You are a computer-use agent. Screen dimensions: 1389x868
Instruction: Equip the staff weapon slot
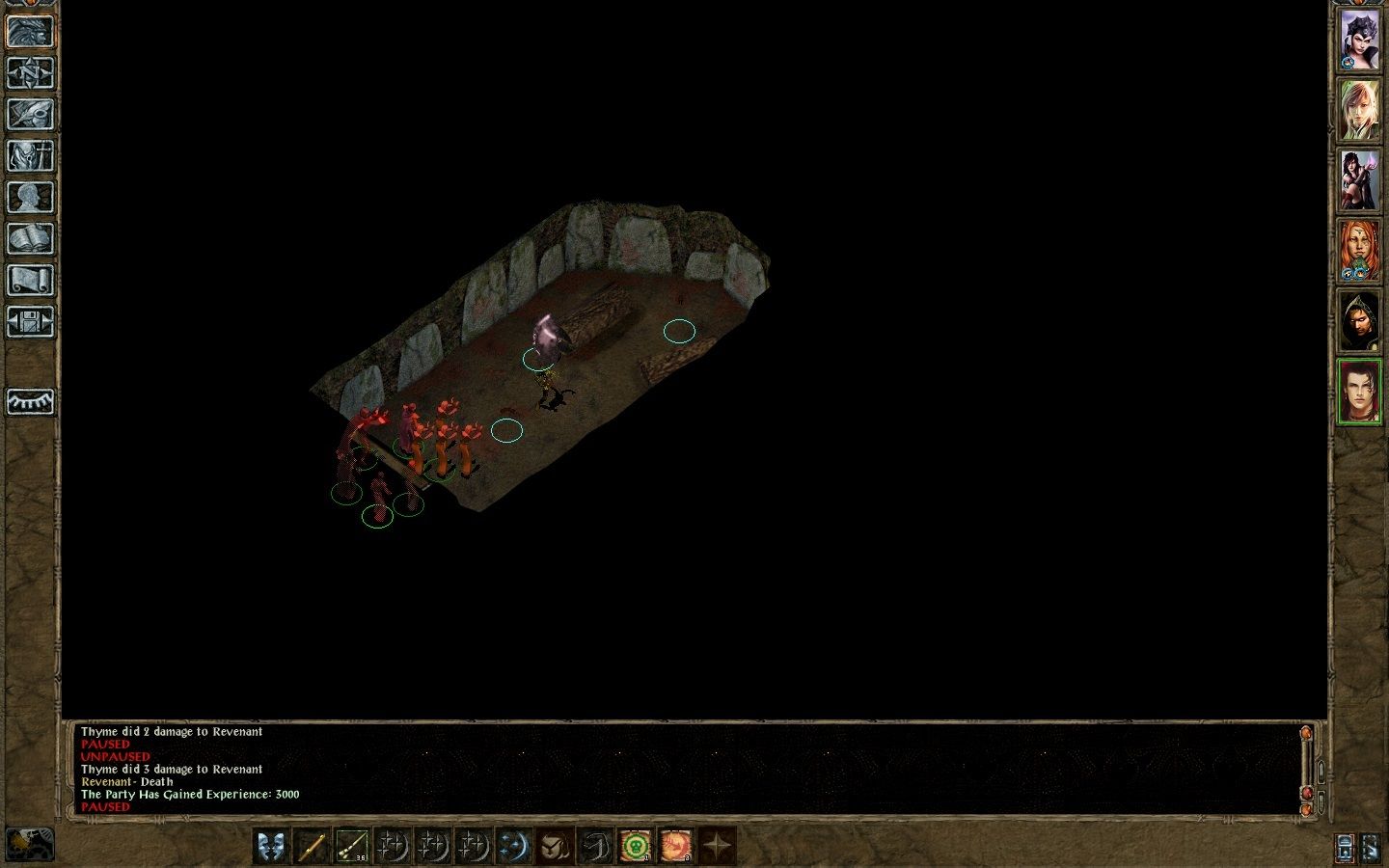point(312,847)
